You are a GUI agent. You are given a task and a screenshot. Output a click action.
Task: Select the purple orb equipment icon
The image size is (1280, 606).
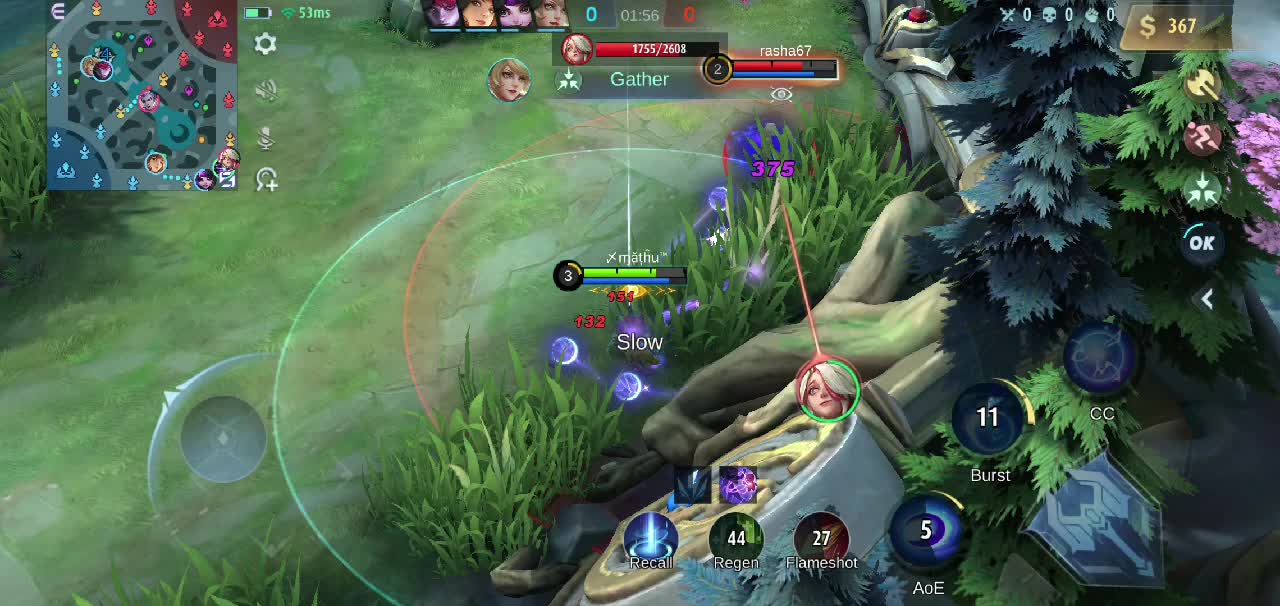click(x=738, y=484)
